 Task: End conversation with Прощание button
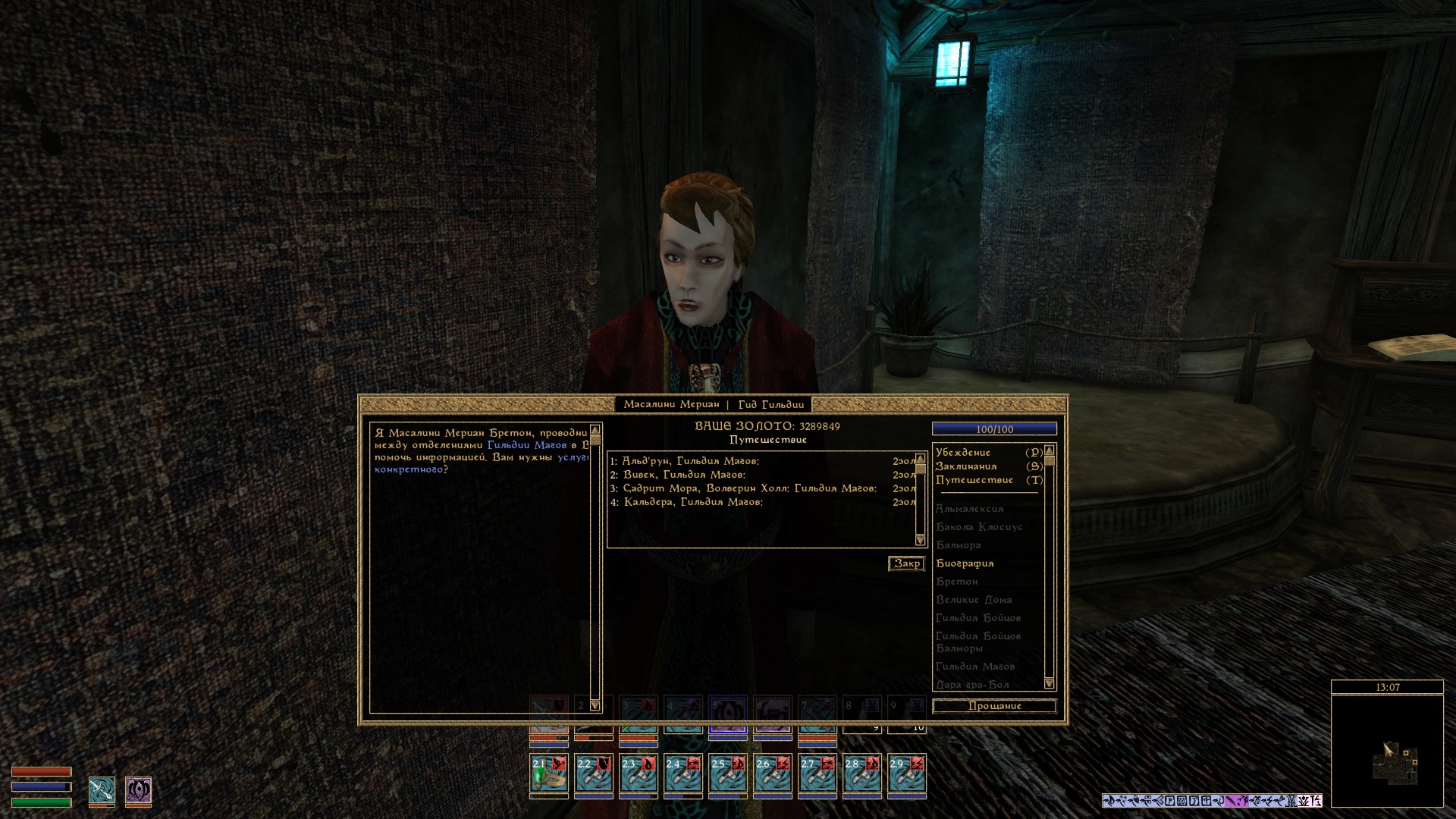click(x=994, y=706)
